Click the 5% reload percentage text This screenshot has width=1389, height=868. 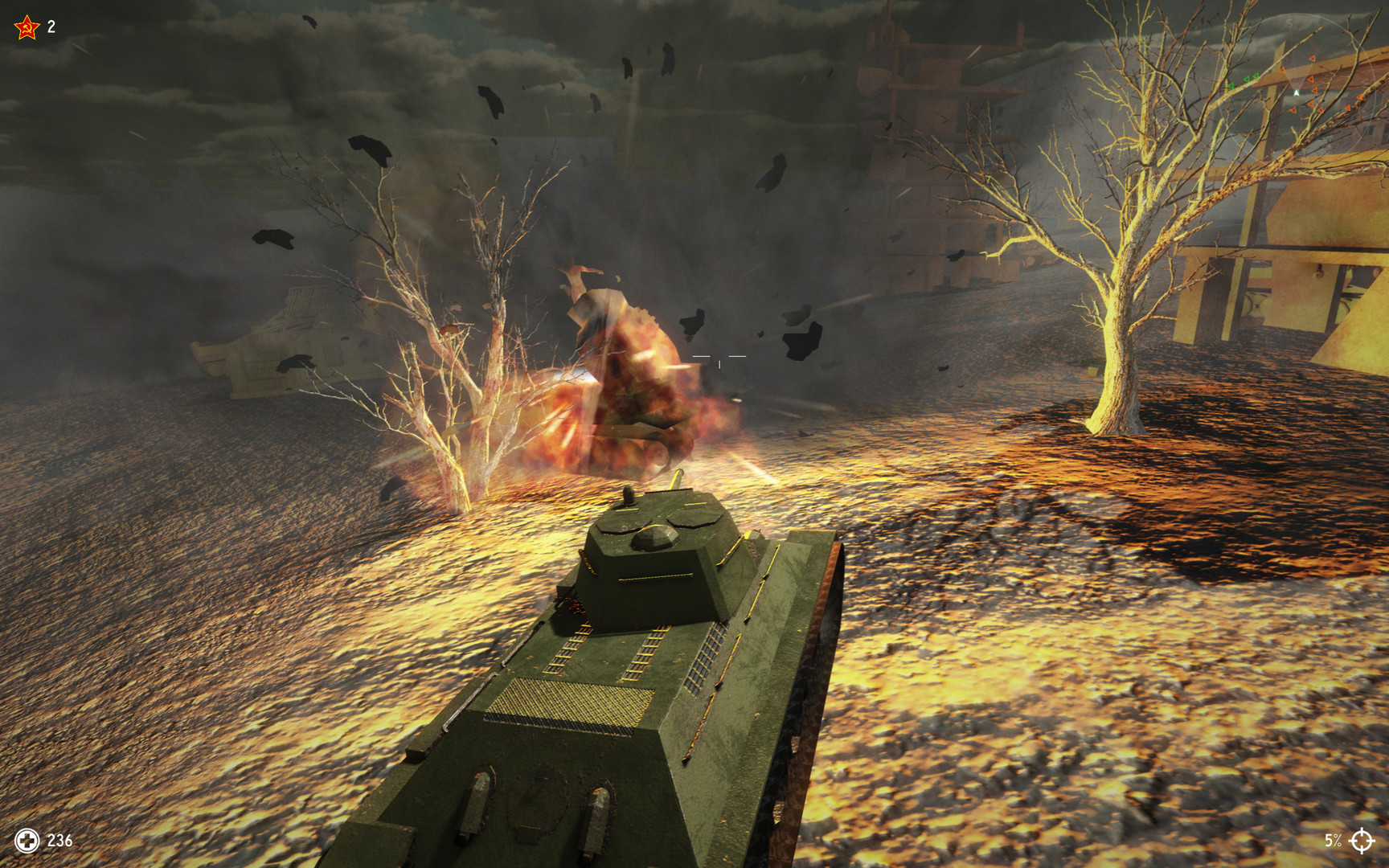(x=1335, y=842)
